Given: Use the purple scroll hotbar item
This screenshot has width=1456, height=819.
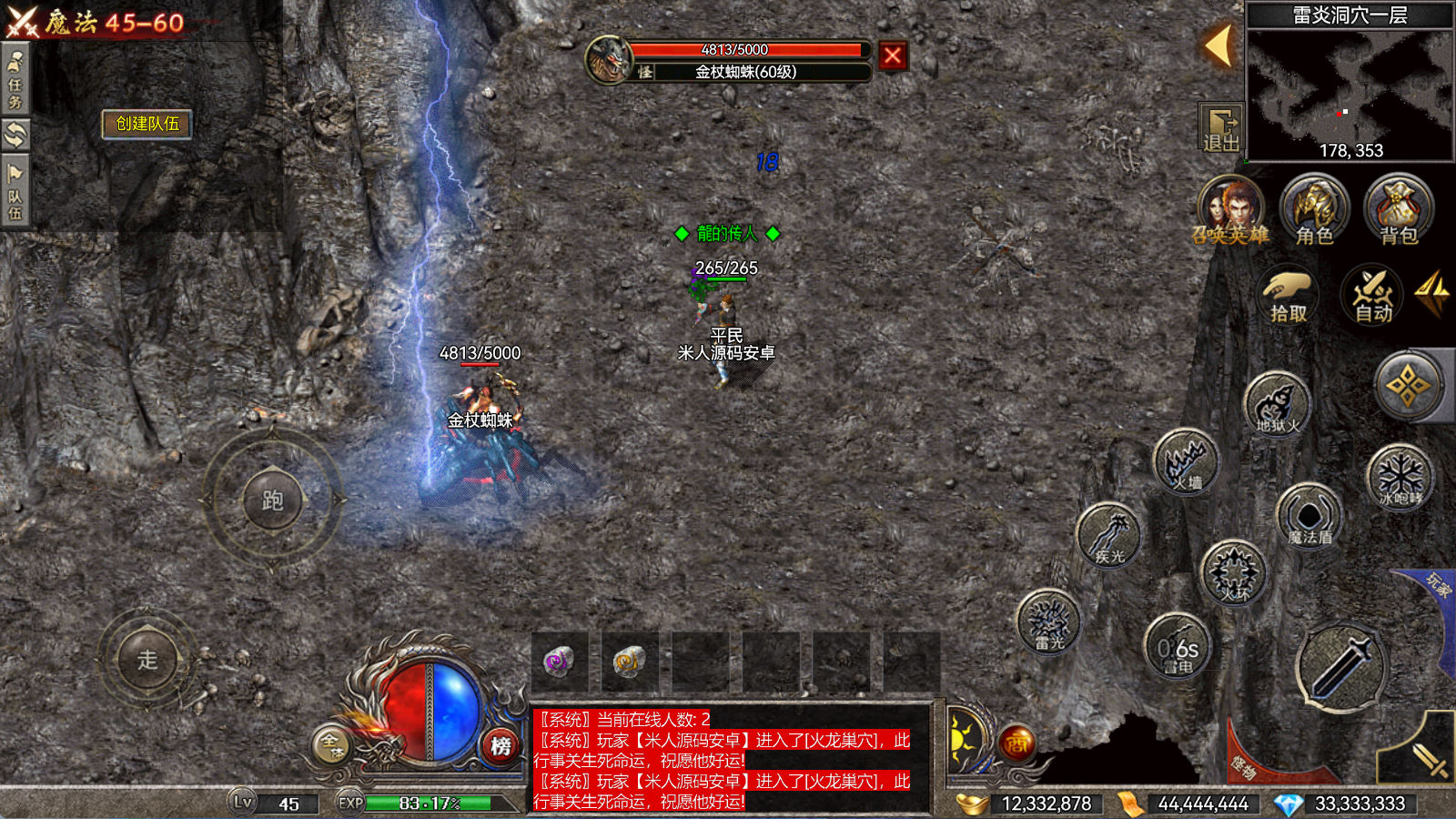Looking at the screenshot, I should click(559, 661).
